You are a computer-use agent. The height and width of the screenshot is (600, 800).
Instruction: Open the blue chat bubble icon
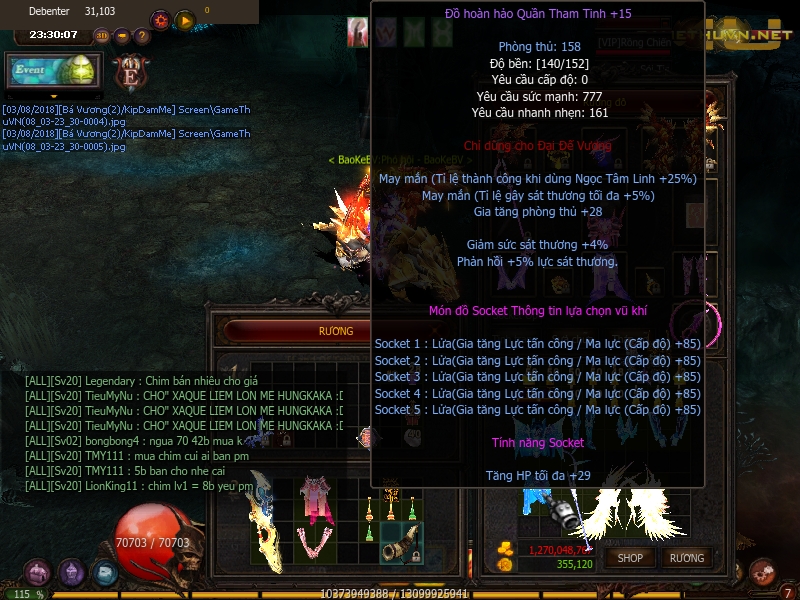click(x=105, y=572)
